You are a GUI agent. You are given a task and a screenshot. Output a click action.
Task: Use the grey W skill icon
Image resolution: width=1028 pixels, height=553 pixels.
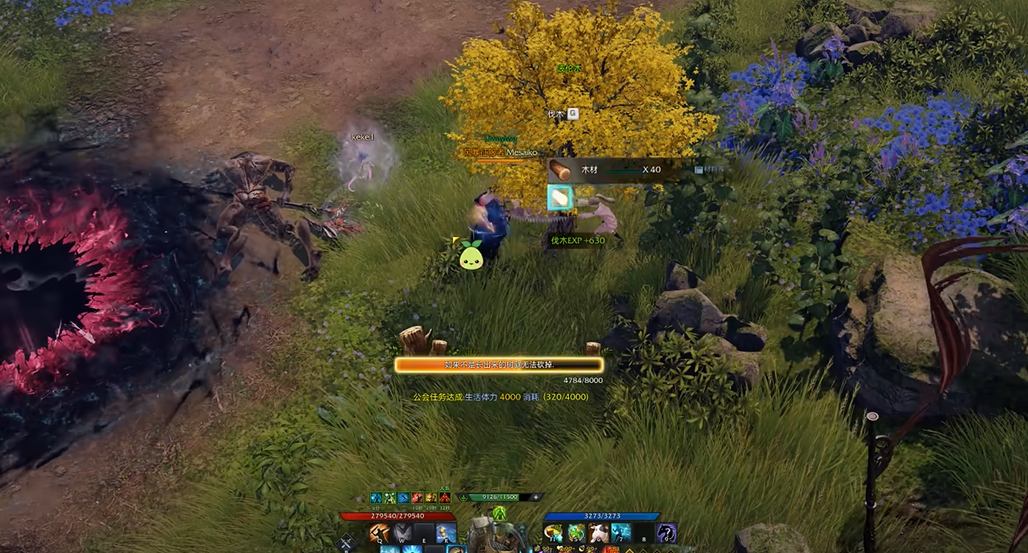(x=403, y=533)
